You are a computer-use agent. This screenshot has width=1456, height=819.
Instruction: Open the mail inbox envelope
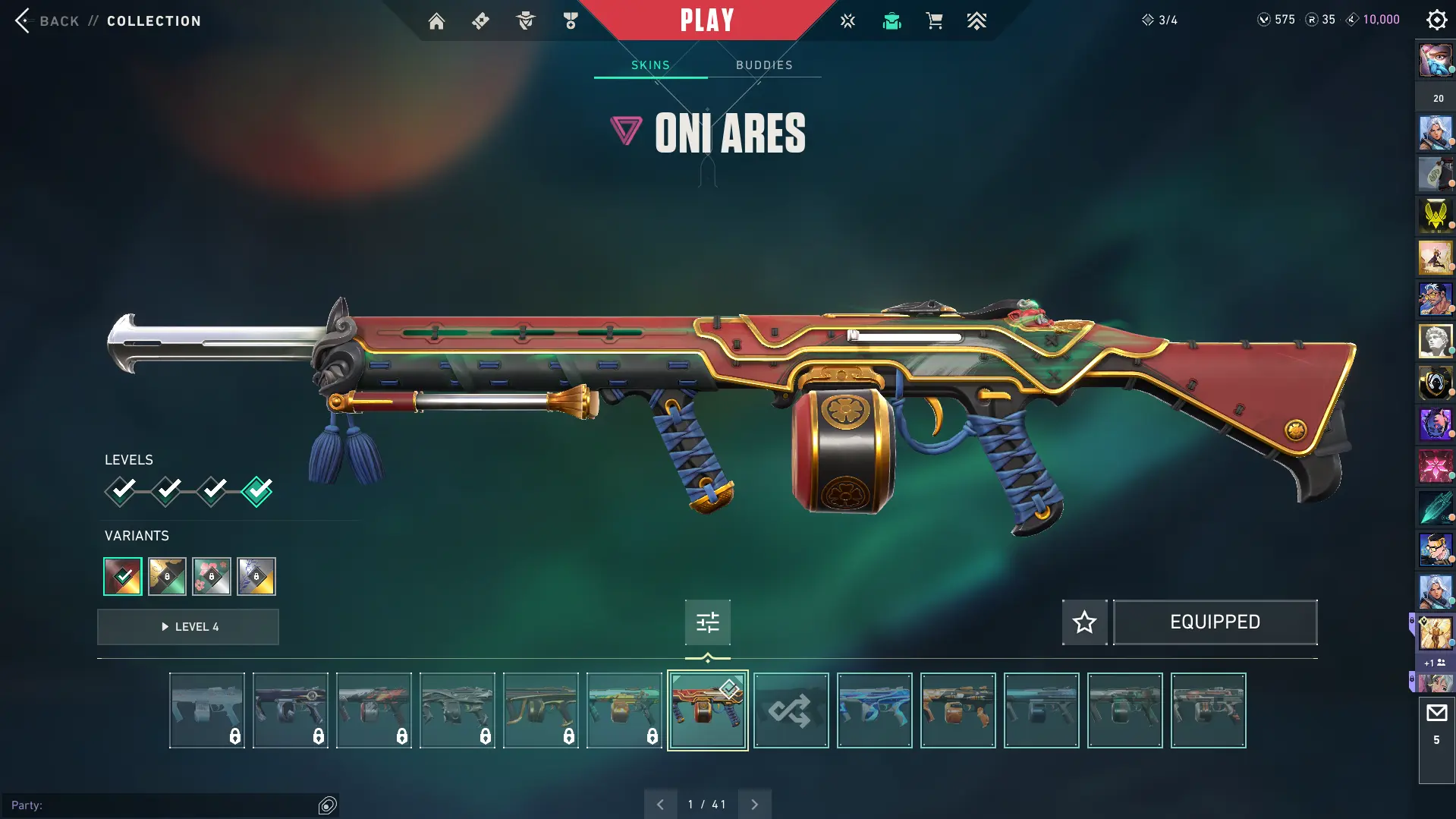click(x=1436, y=713)
